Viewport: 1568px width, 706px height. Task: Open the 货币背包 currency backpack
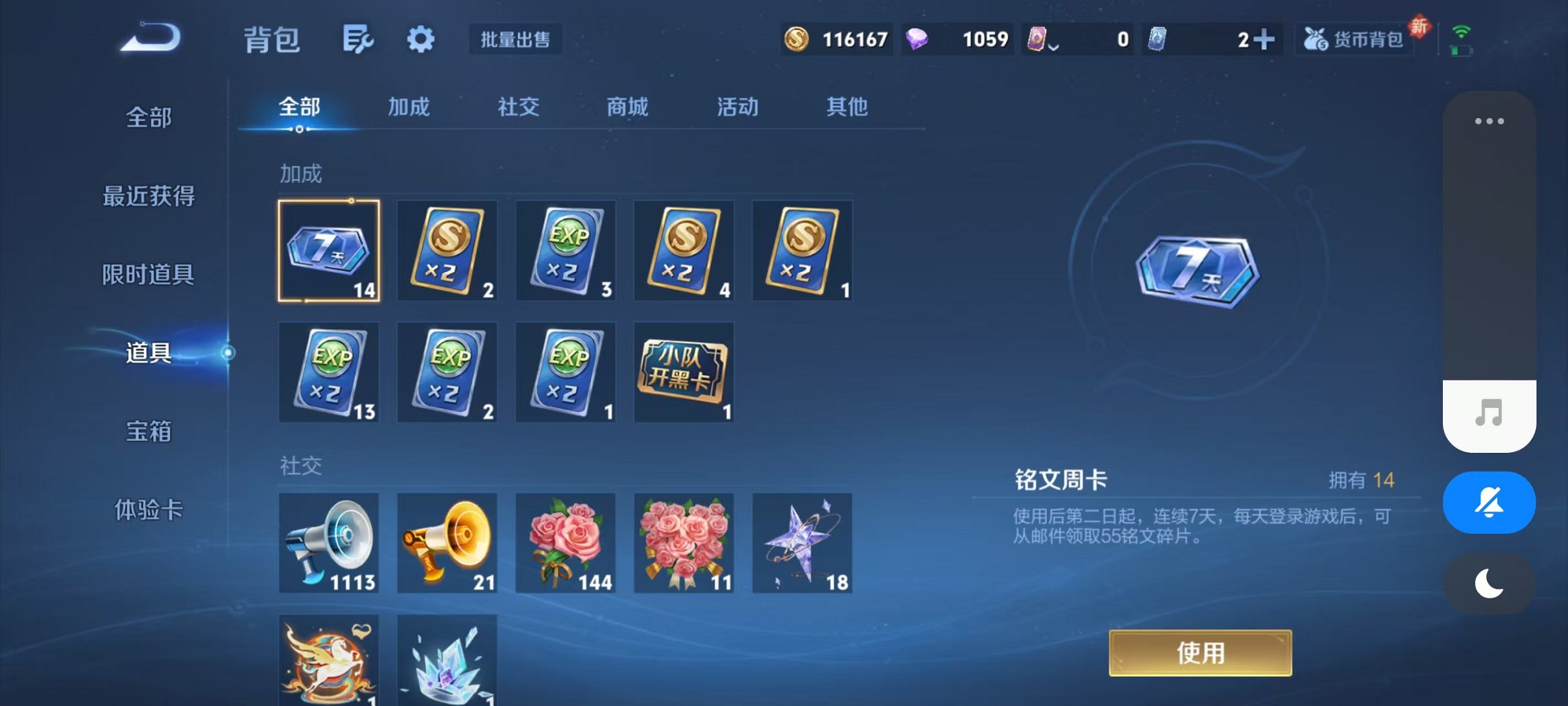click(x=1354, y=39)
